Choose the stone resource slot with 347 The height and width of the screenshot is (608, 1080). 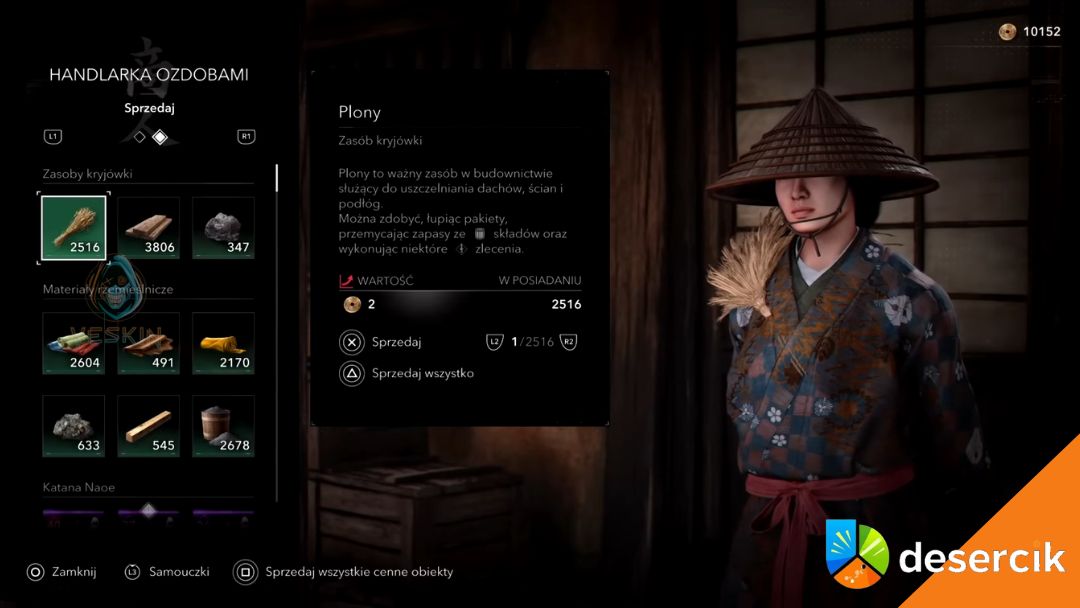(x=223, y=228)
